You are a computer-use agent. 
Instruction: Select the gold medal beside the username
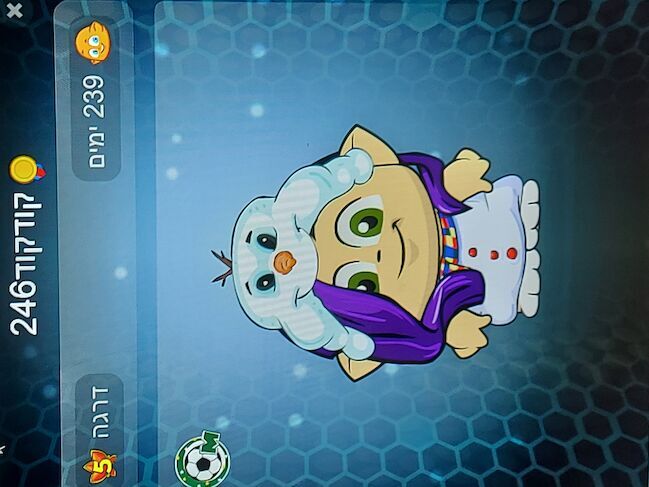(x=26, y=170)
